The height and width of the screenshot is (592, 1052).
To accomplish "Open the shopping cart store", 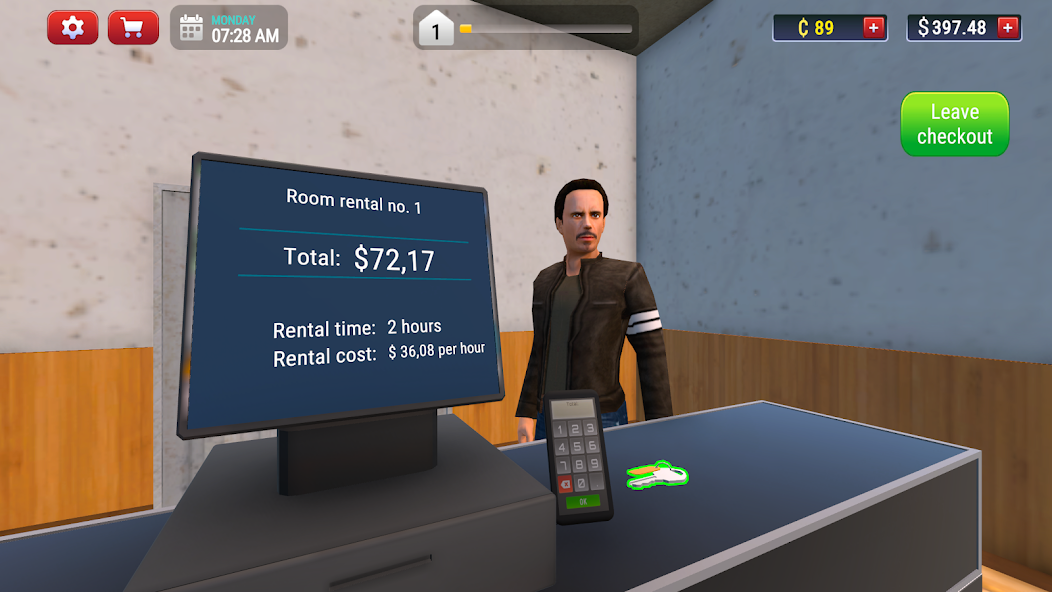I will pyautogui.click(x=133, y=27).
